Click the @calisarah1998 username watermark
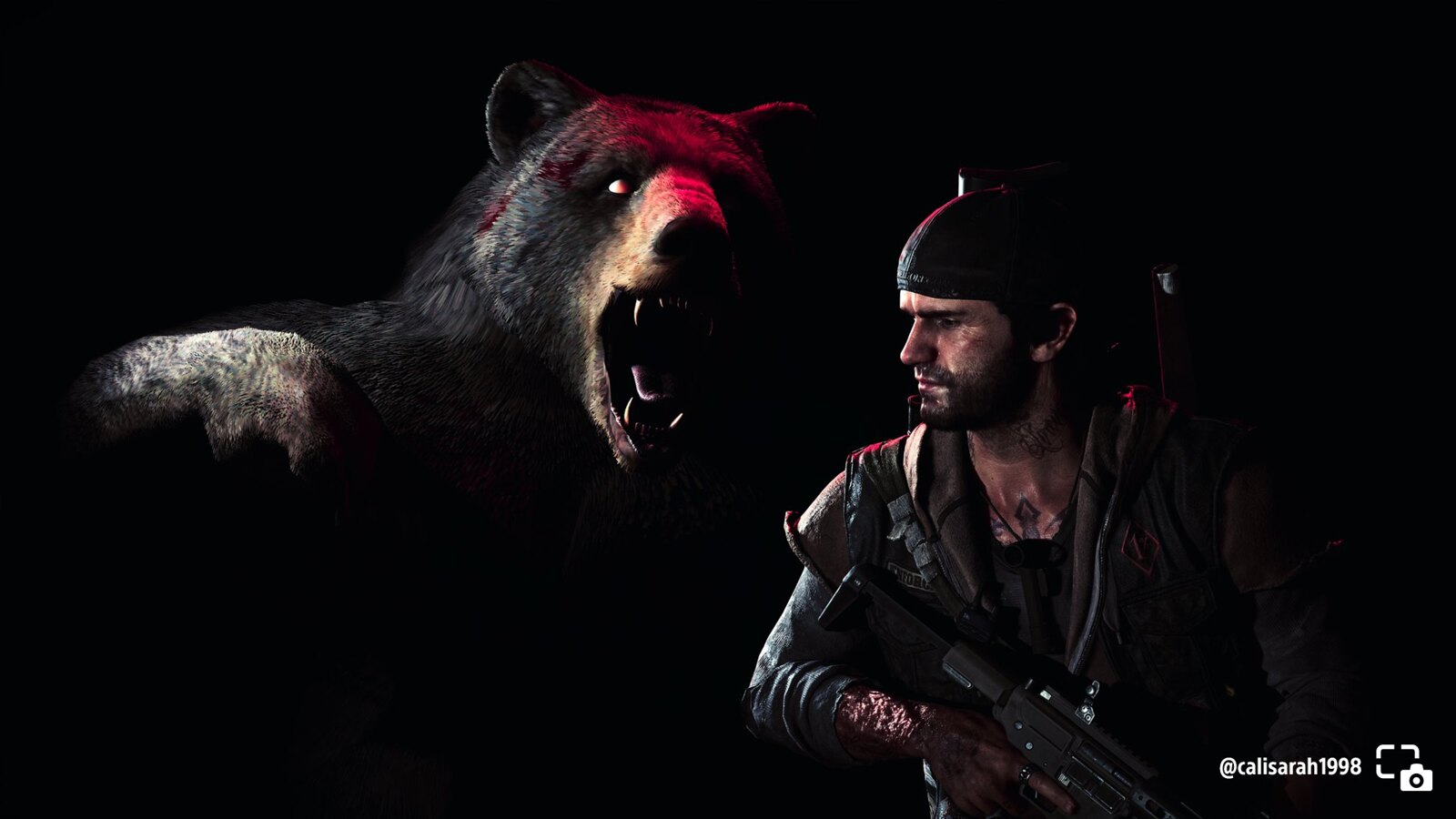1456x819 pixels. pos(1289,767)
